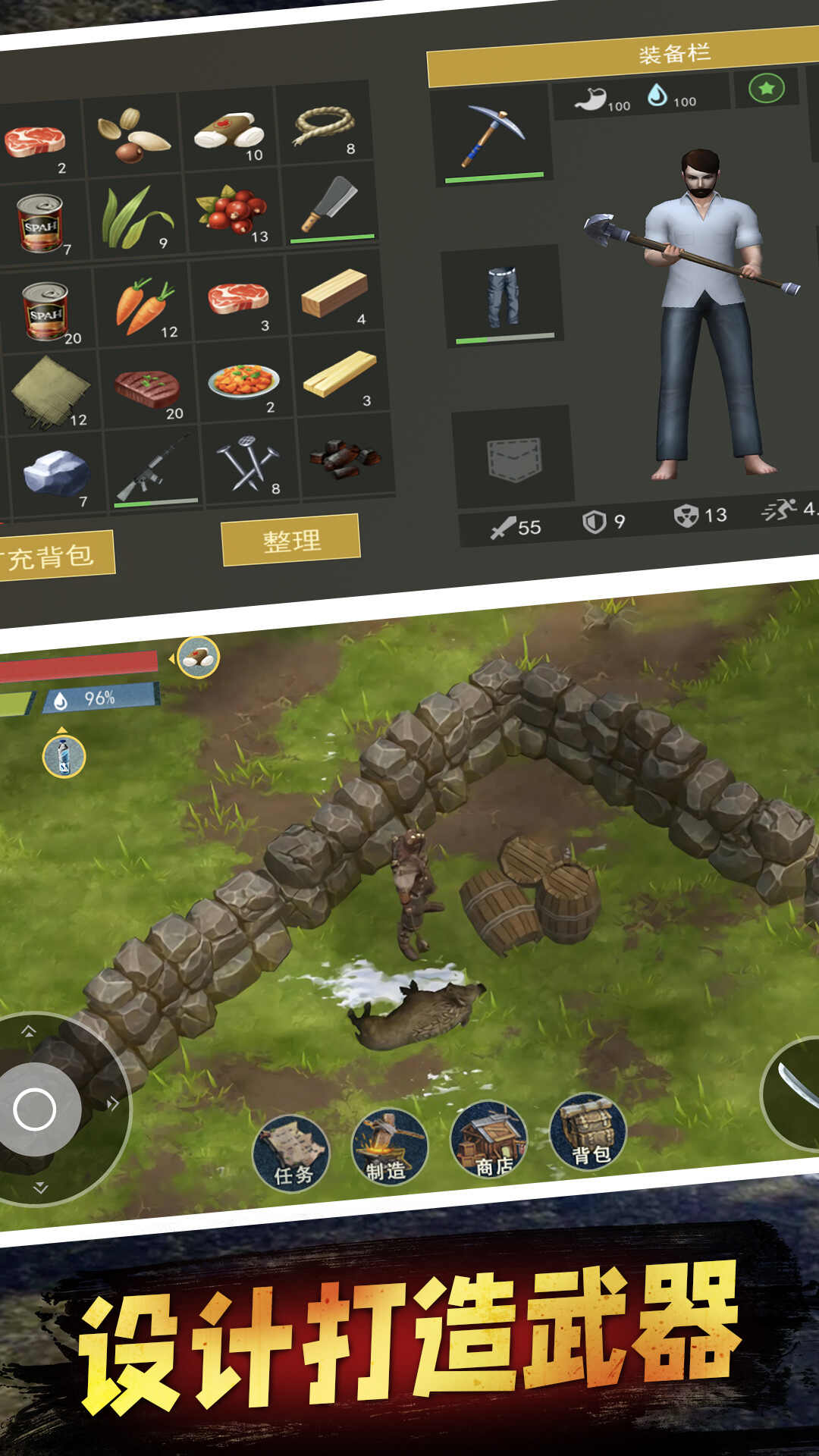Tap the green star badge button
Screen dimensions: 819x1456
click(x=766, y=89)
